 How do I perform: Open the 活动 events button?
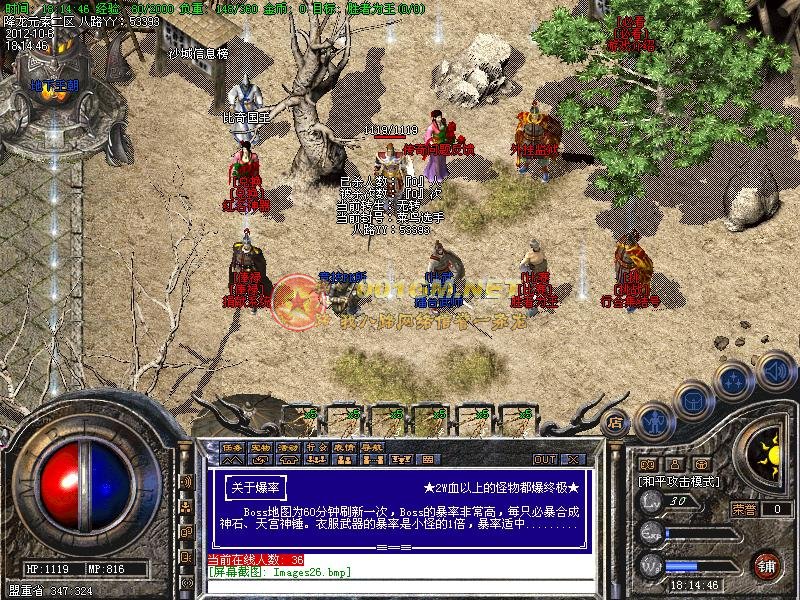tap(288, 447)
